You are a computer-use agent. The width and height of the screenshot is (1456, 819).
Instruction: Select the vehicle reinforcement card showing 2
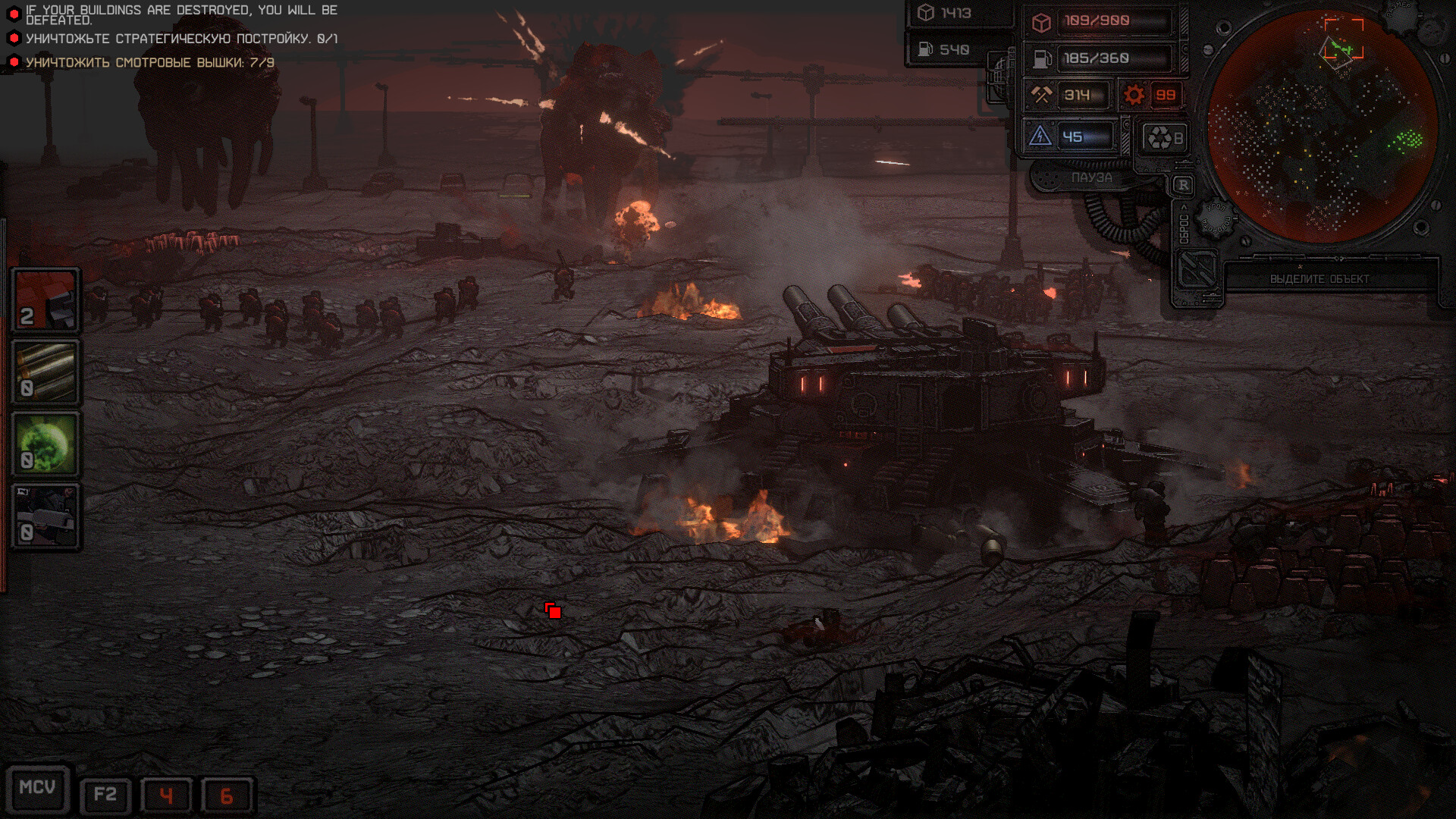[45, 299]
